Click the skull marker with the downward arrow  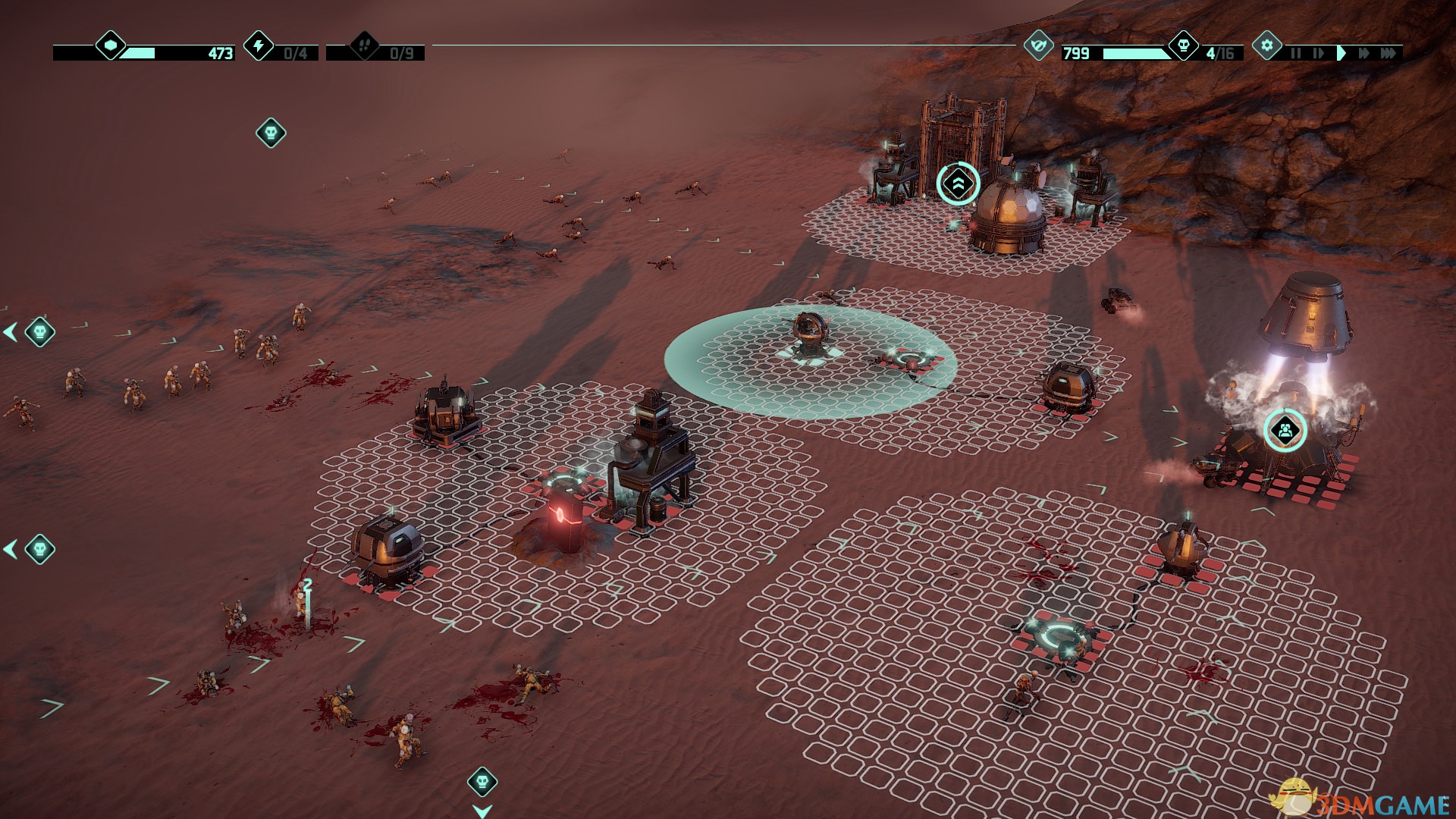click(482, 781)
